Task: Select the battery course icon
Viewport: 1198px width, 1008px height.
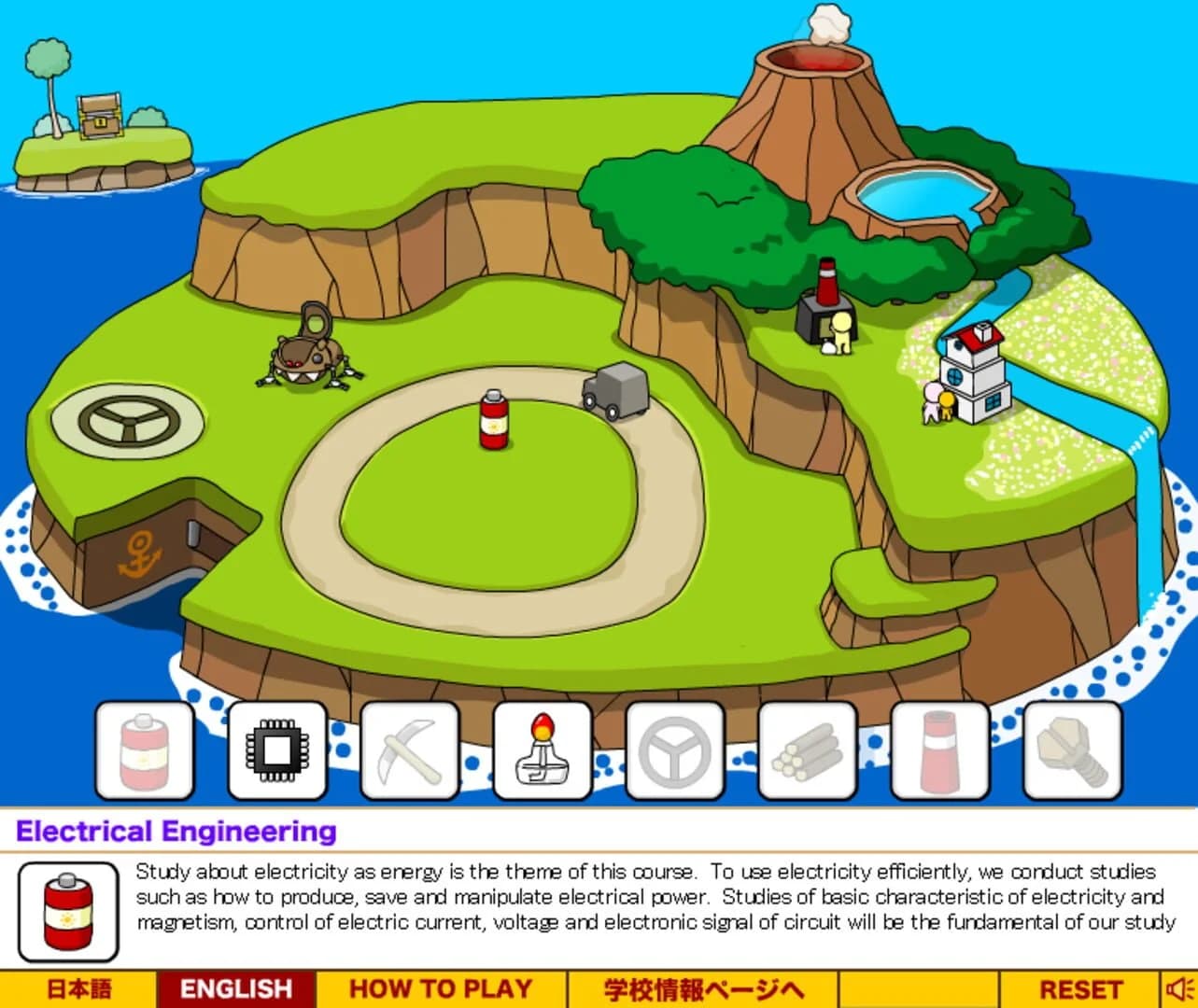Action: point(144,749)
